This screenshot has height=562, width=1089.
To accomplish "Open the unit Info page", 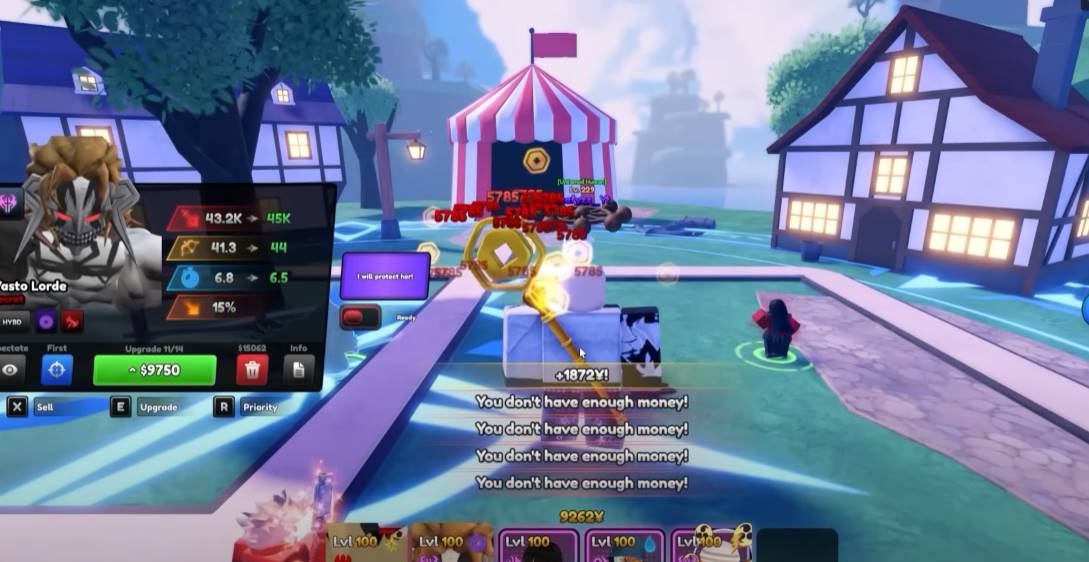I will pyautogui.click(x=297, y=370).
